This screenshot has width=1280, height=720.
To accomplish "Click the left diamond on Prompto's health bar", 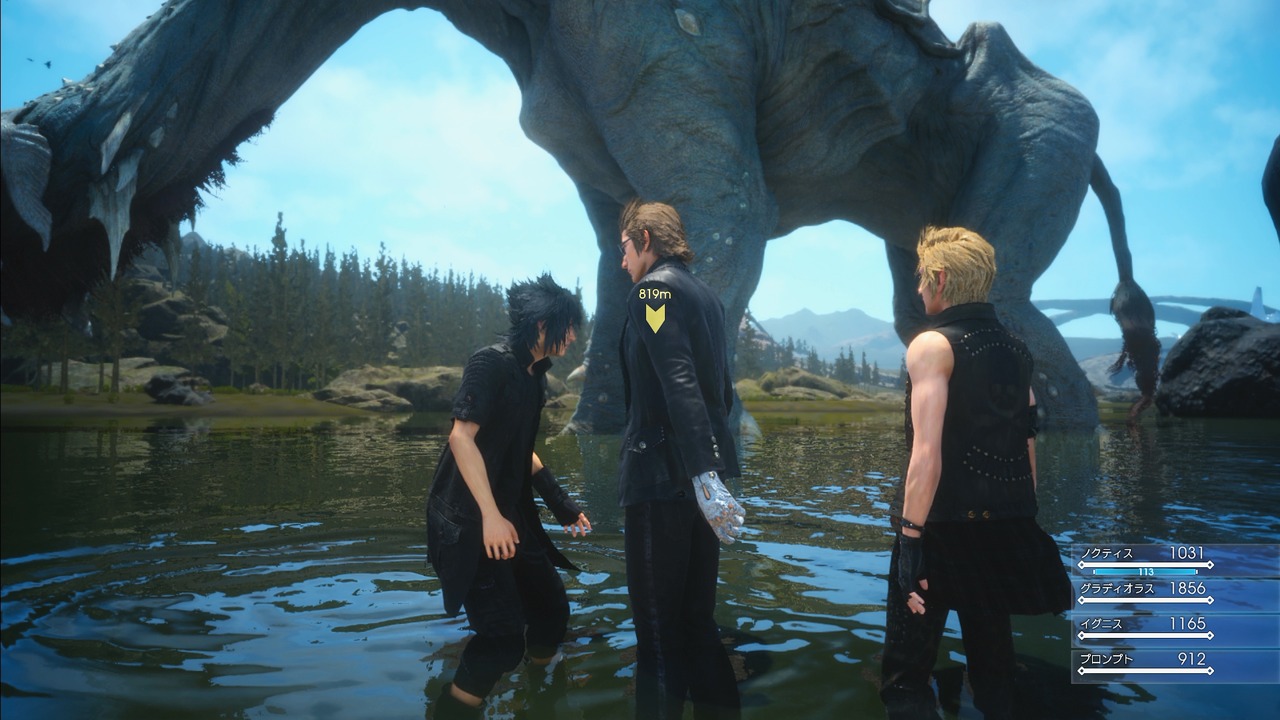I will tap(1083, 669).
